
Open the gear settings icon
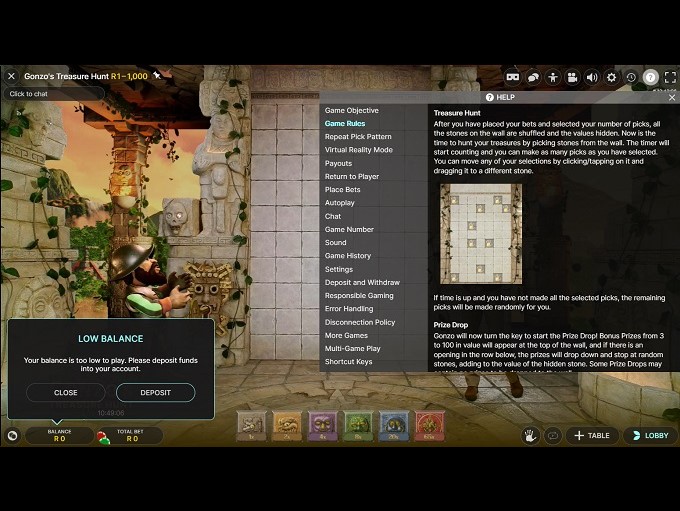[x=611, y=77]
